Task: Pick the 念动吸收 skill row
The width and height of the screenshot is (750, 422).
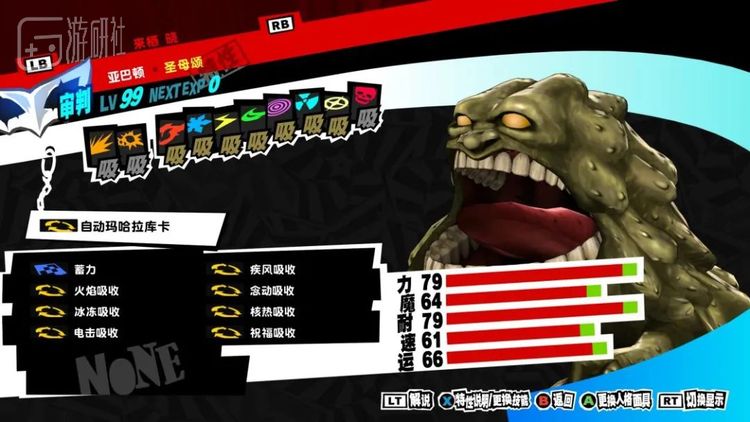Action: pyautogui.click(x=272, y=290)
